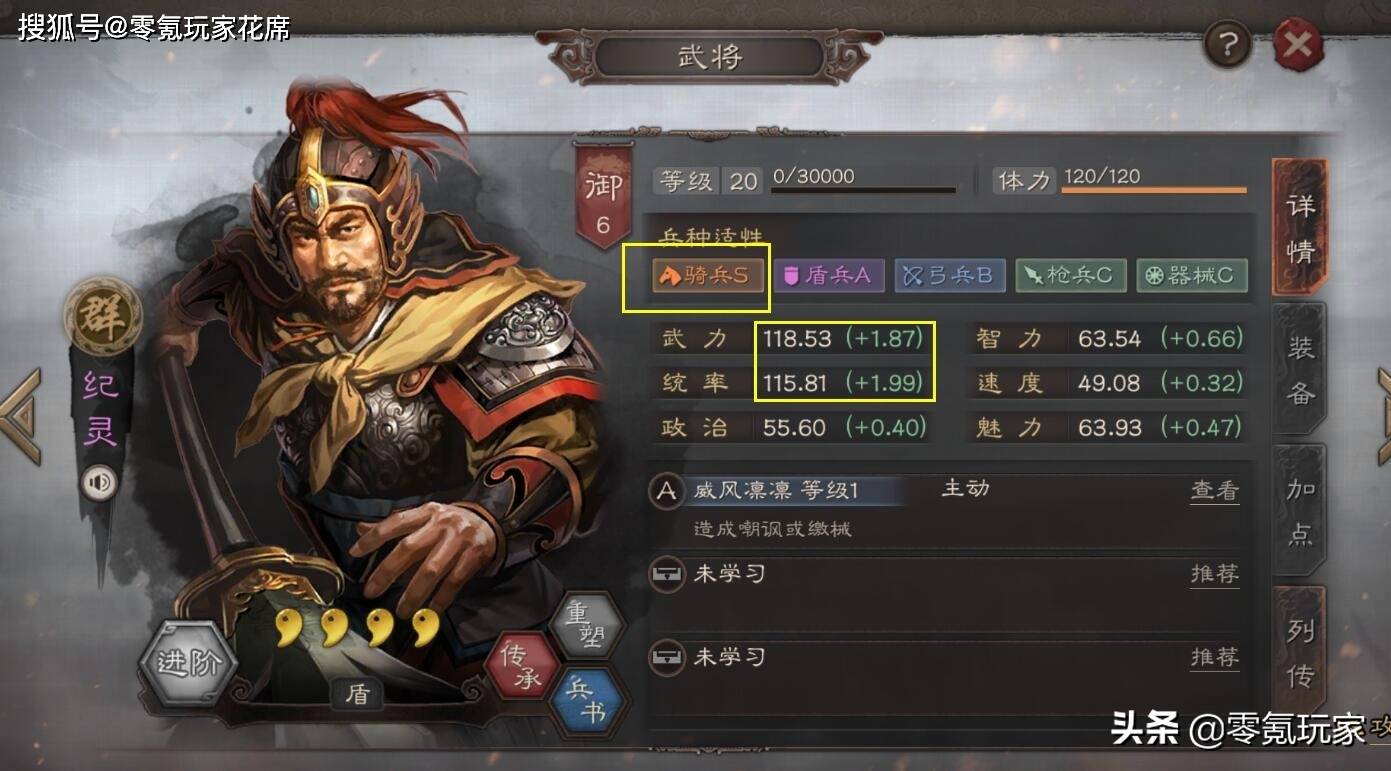Click 推荐 beside the first 未学习 slot
The height and width of the screenshot is (771, 1391).
point(1213,575)
